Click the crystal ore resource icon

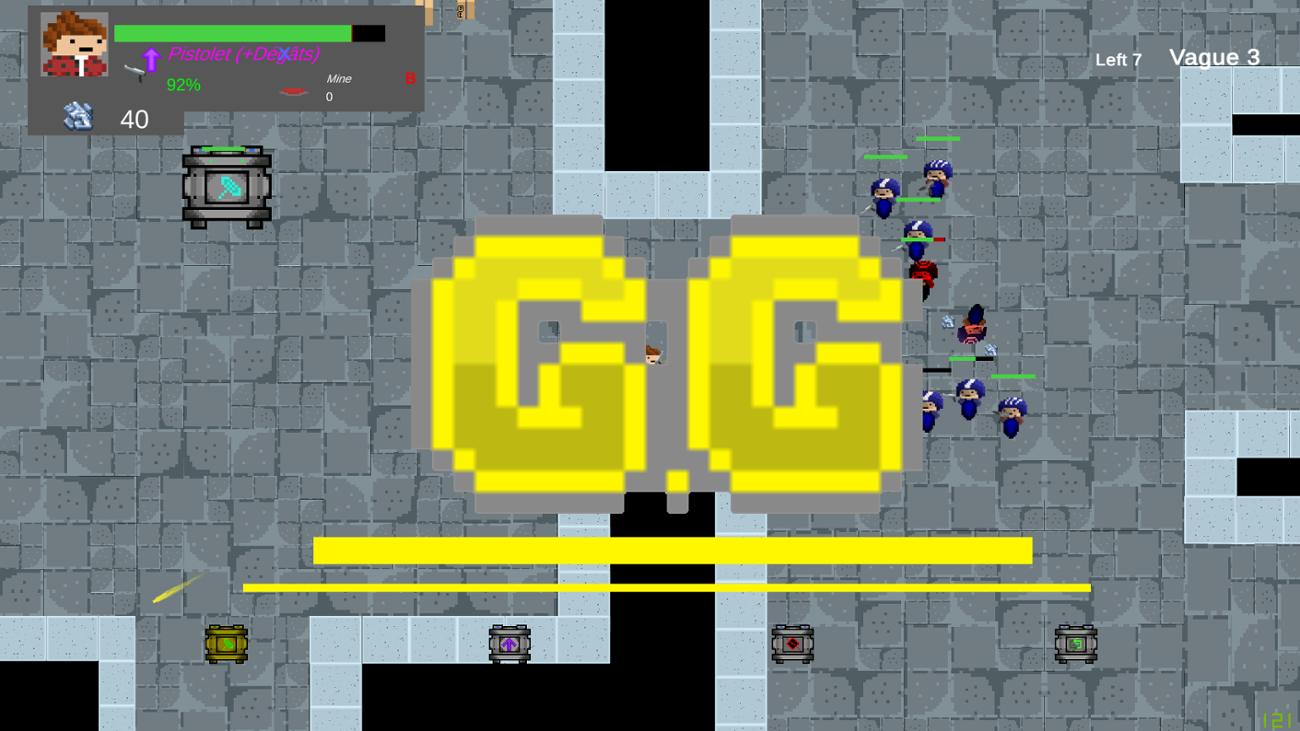[x=78, y=117]
